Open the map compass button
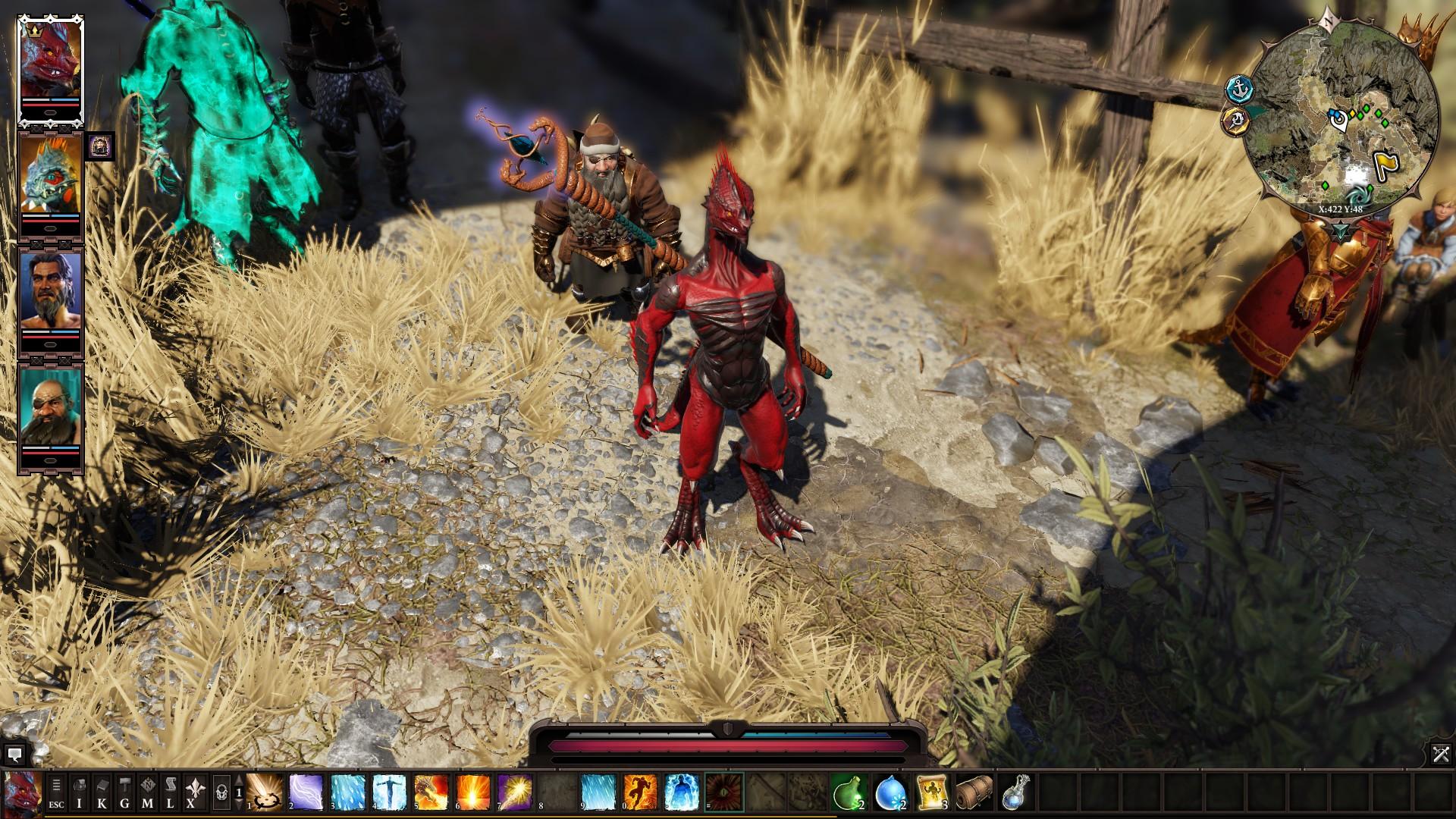1456x819 pixels. (148, 792)
